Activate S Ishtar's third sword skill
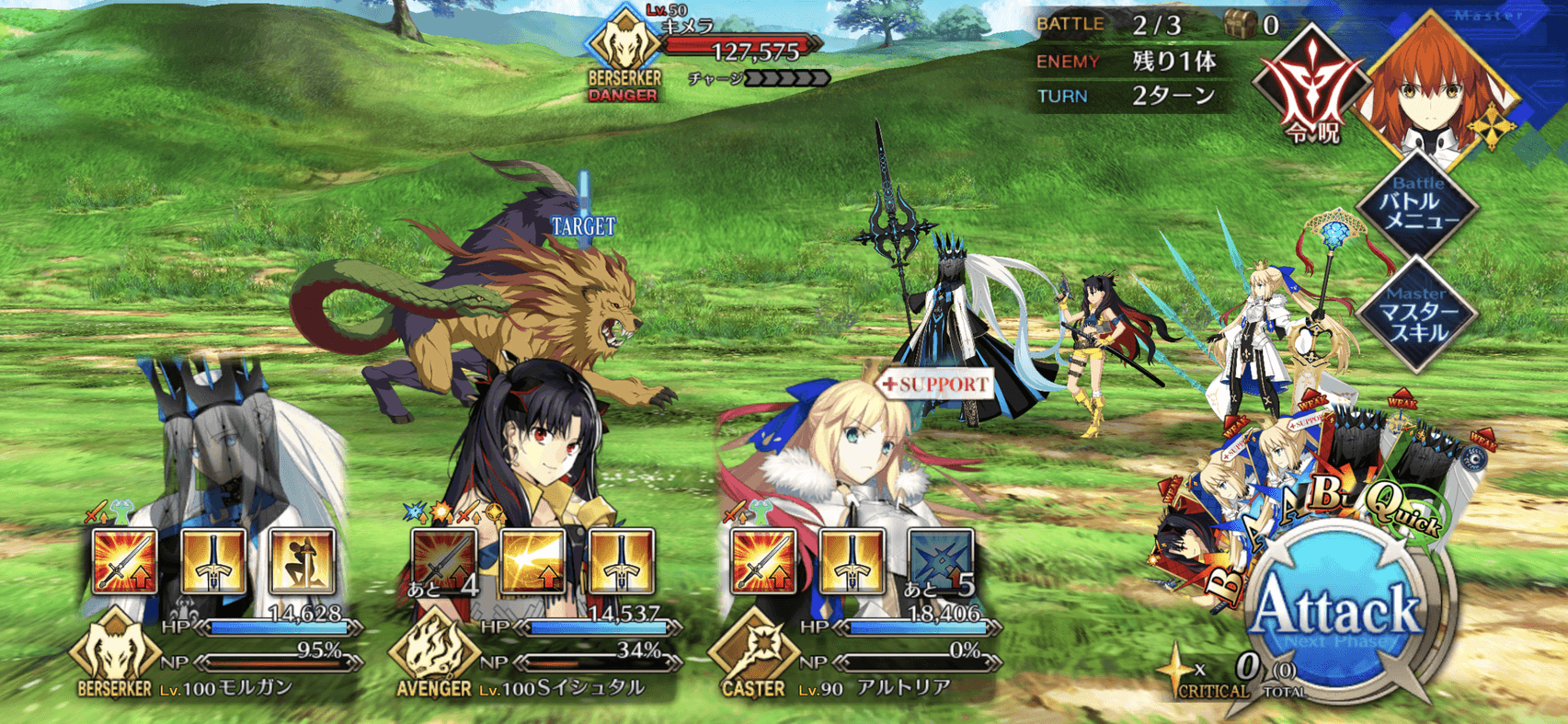1568x724 pixels. (621, 561)
